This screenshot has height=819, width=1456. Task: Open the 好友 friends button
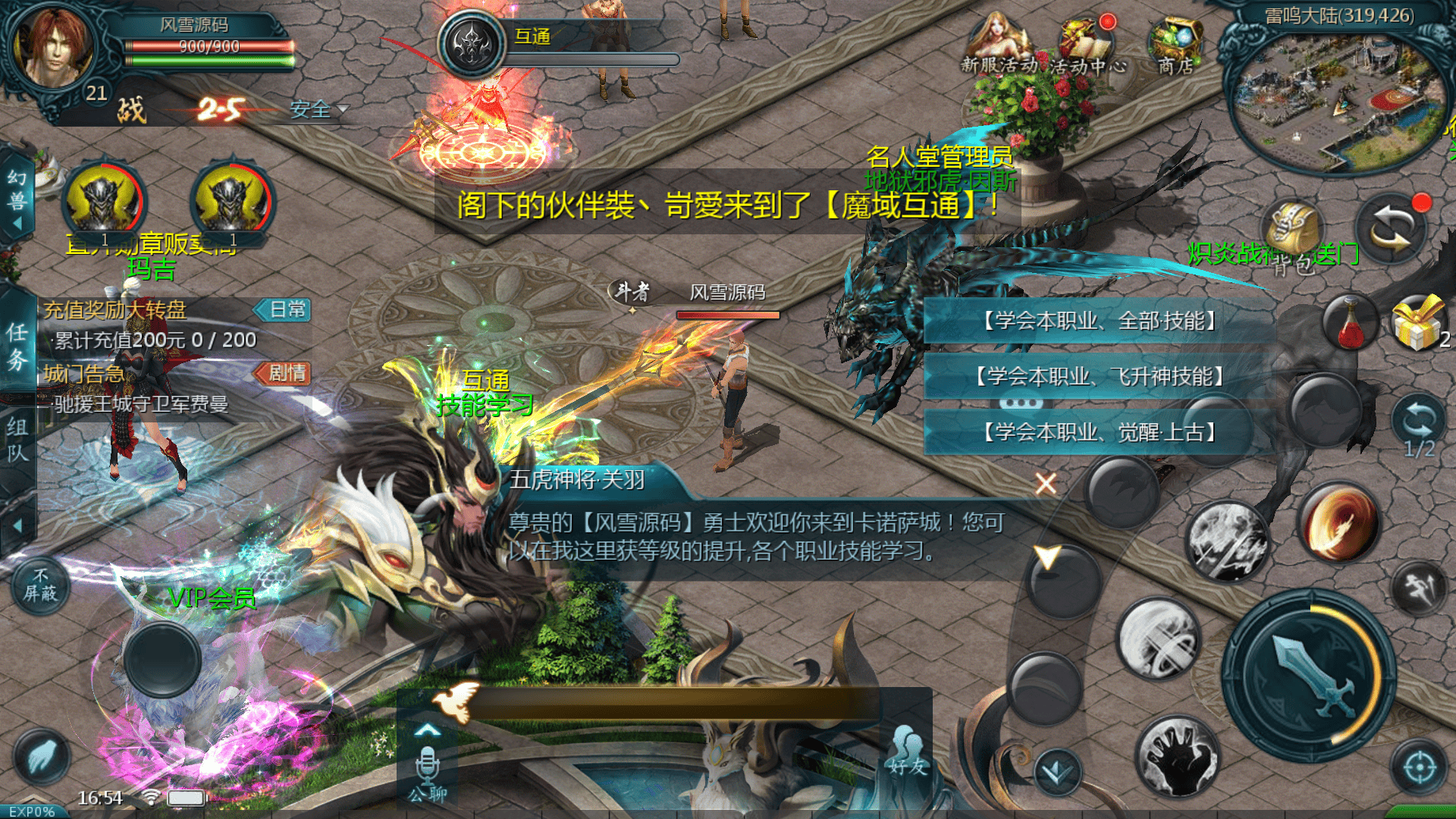[x=908, y=751]
